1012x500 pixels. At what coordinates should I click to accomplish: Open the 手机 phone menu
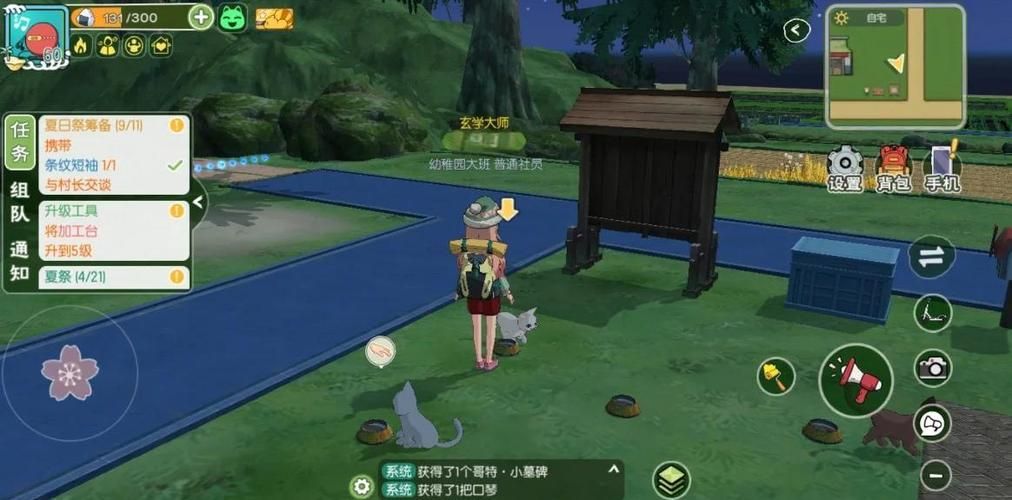click(941, 167)
